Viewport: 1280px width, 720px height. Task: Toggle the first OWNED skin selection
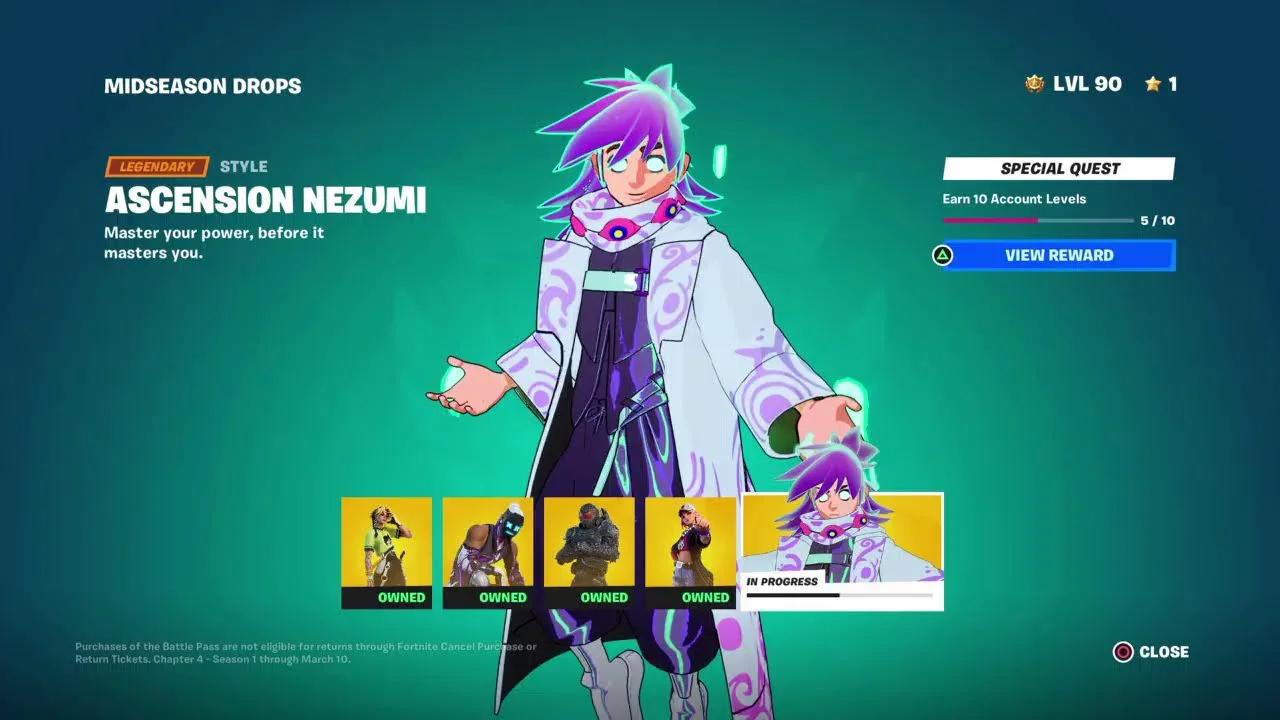pyautogui.click(x=385, y=596)
